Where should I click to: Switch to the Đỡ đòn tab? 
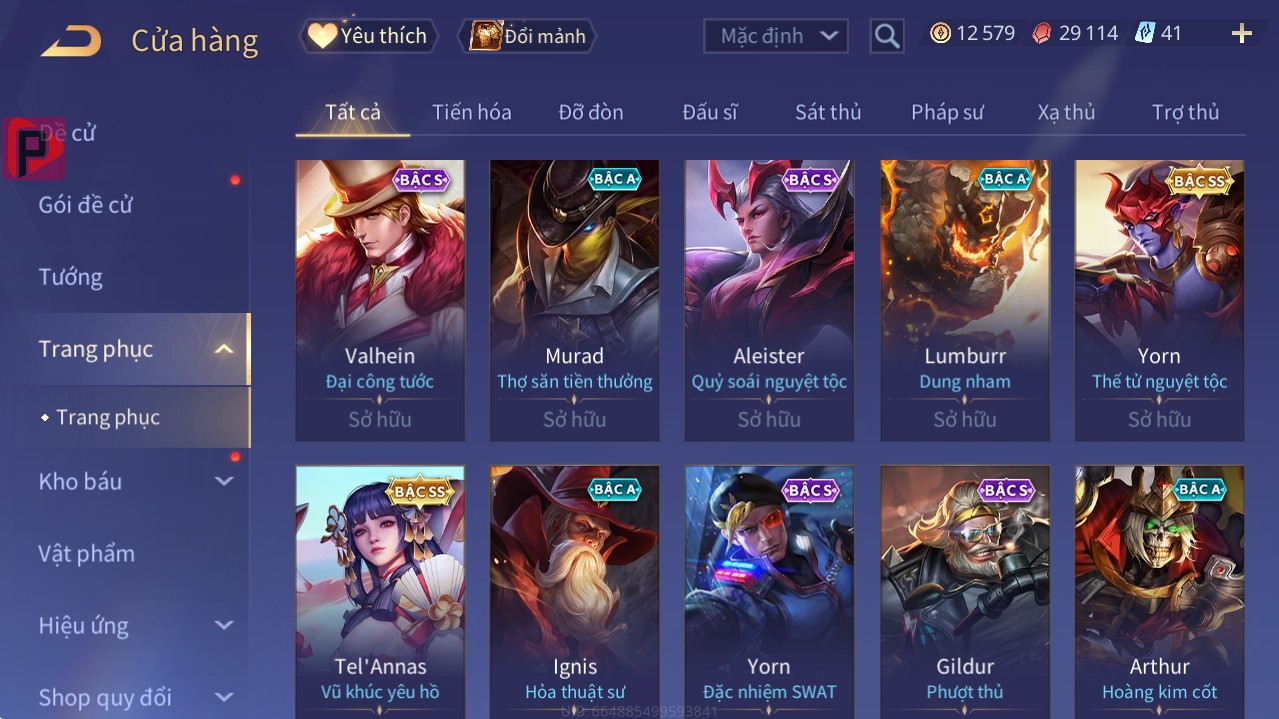pyautogui.click(x=590, y=112)
